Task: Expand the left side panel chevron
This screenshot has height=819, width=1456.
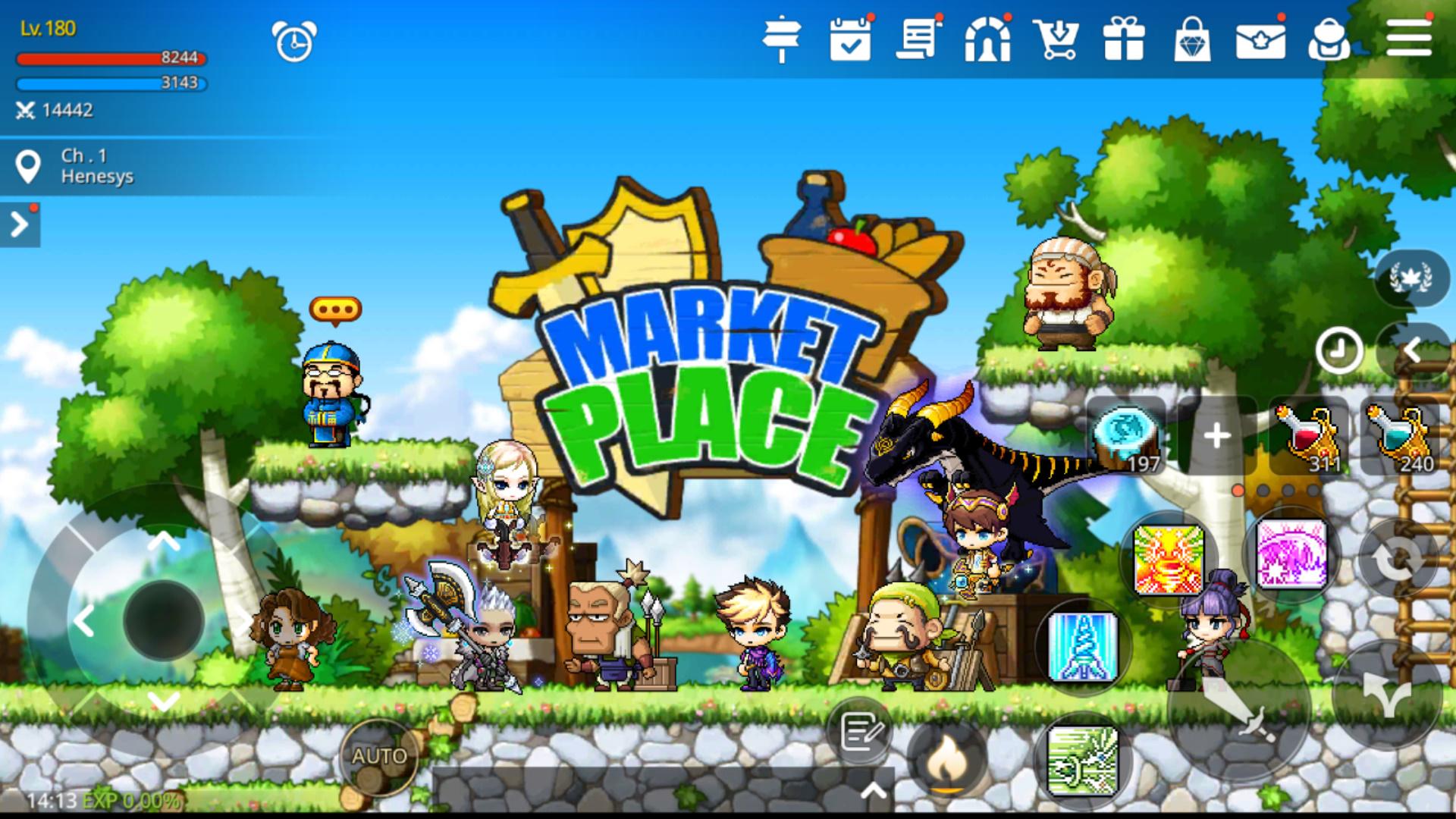Action: [19, 224]
